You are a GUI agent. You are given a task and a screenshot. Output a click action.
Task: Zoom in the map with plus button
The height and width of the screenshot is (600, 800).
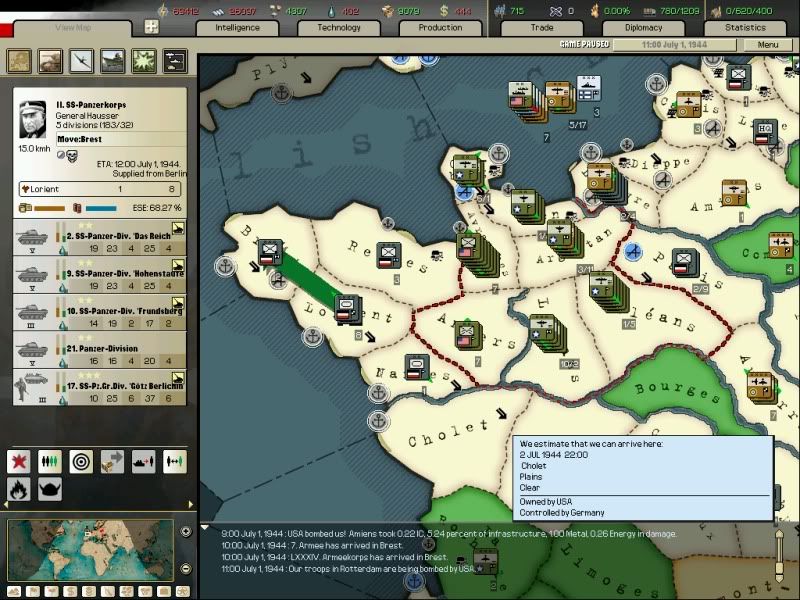click(x=186, y=532)
